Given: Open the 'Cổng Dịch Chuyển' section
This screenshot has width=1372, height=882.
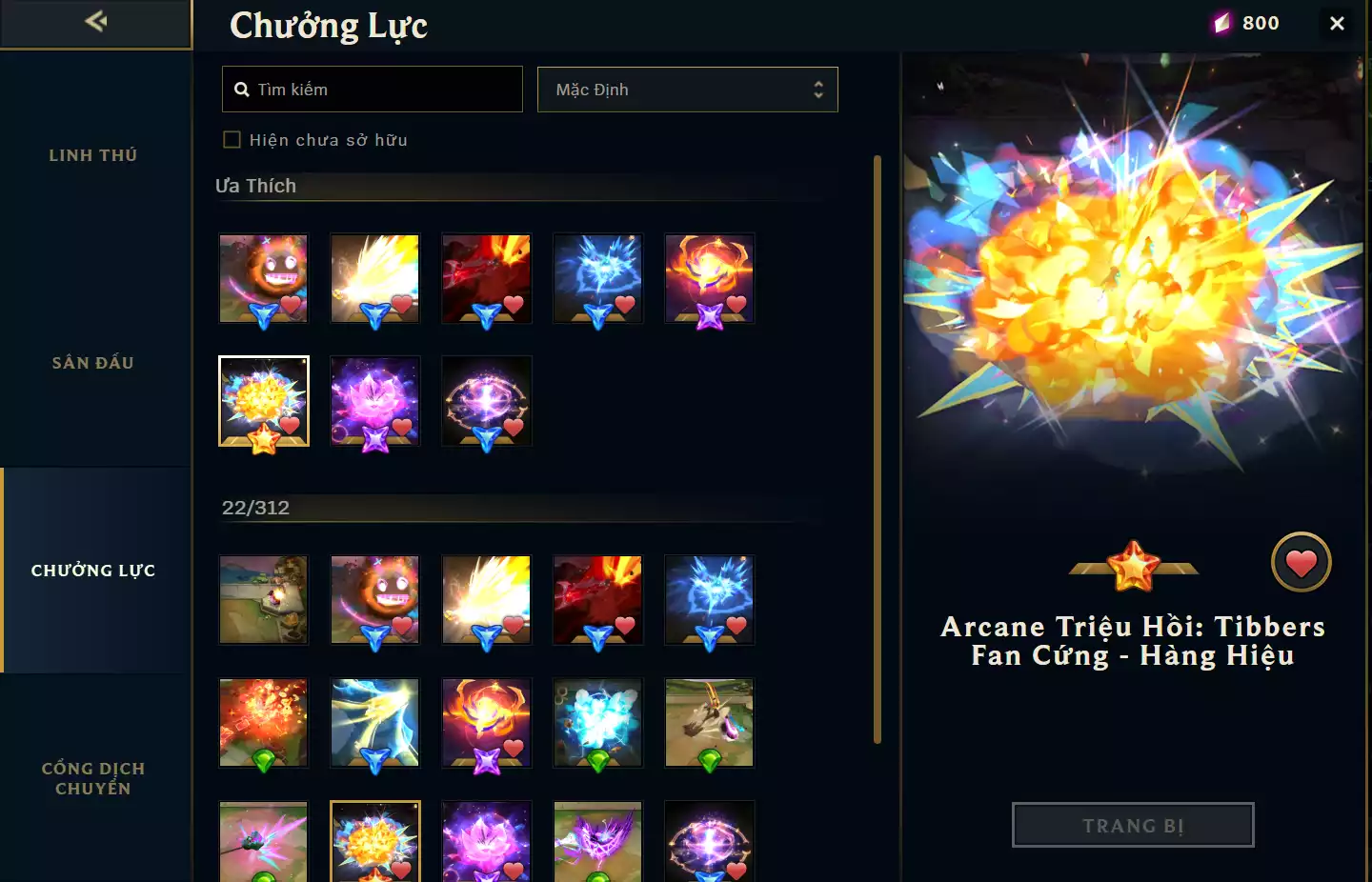Looking at the screenshot, I should click(x=92, y=777).
